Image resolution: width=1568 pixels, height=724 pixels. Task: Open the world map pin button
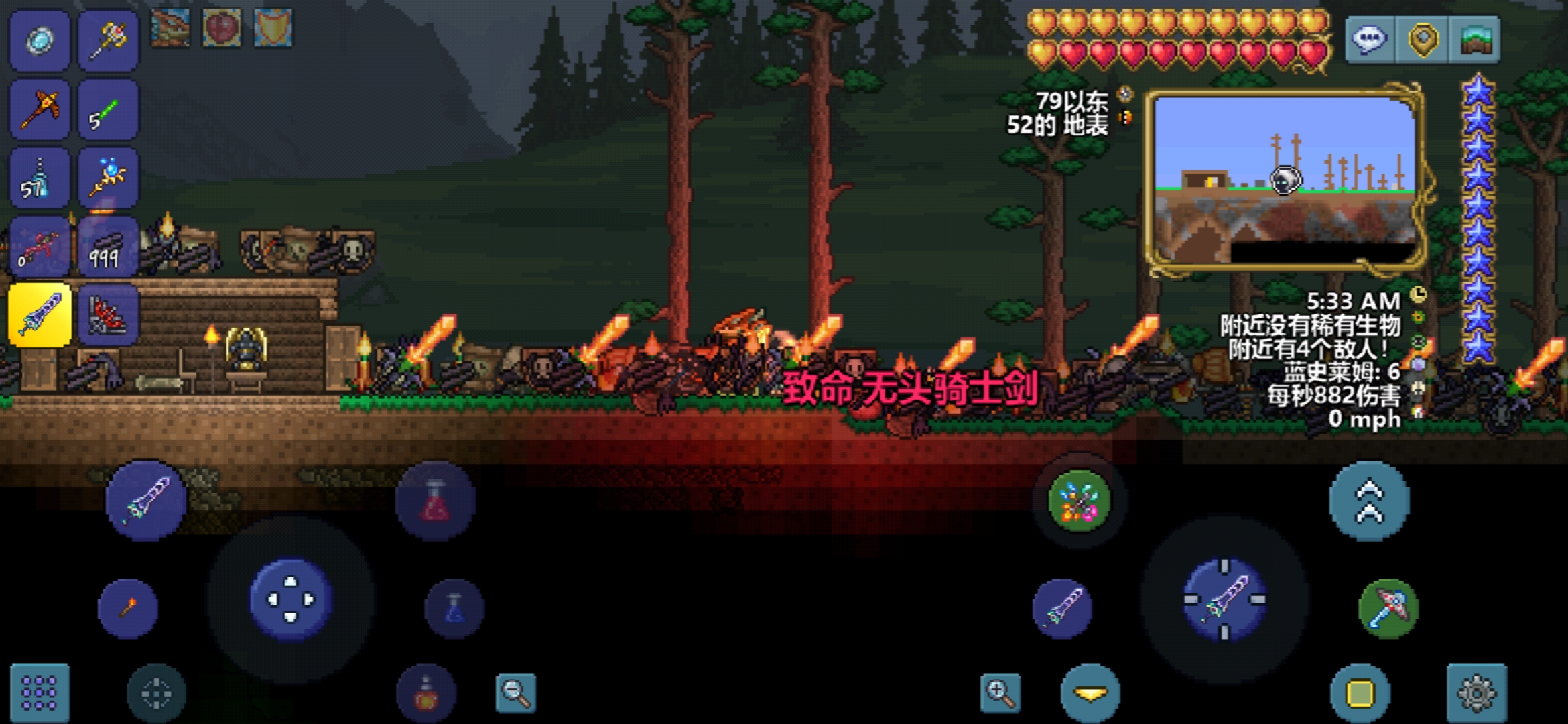1423,40
